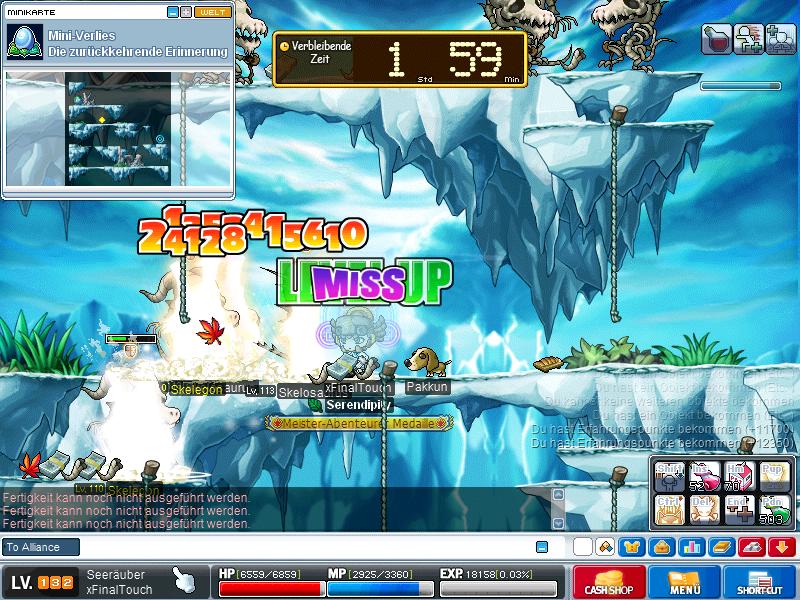Change chat target from To Alliance
The height and width of the screenshot is (600, 800).
tap(42, 547)
